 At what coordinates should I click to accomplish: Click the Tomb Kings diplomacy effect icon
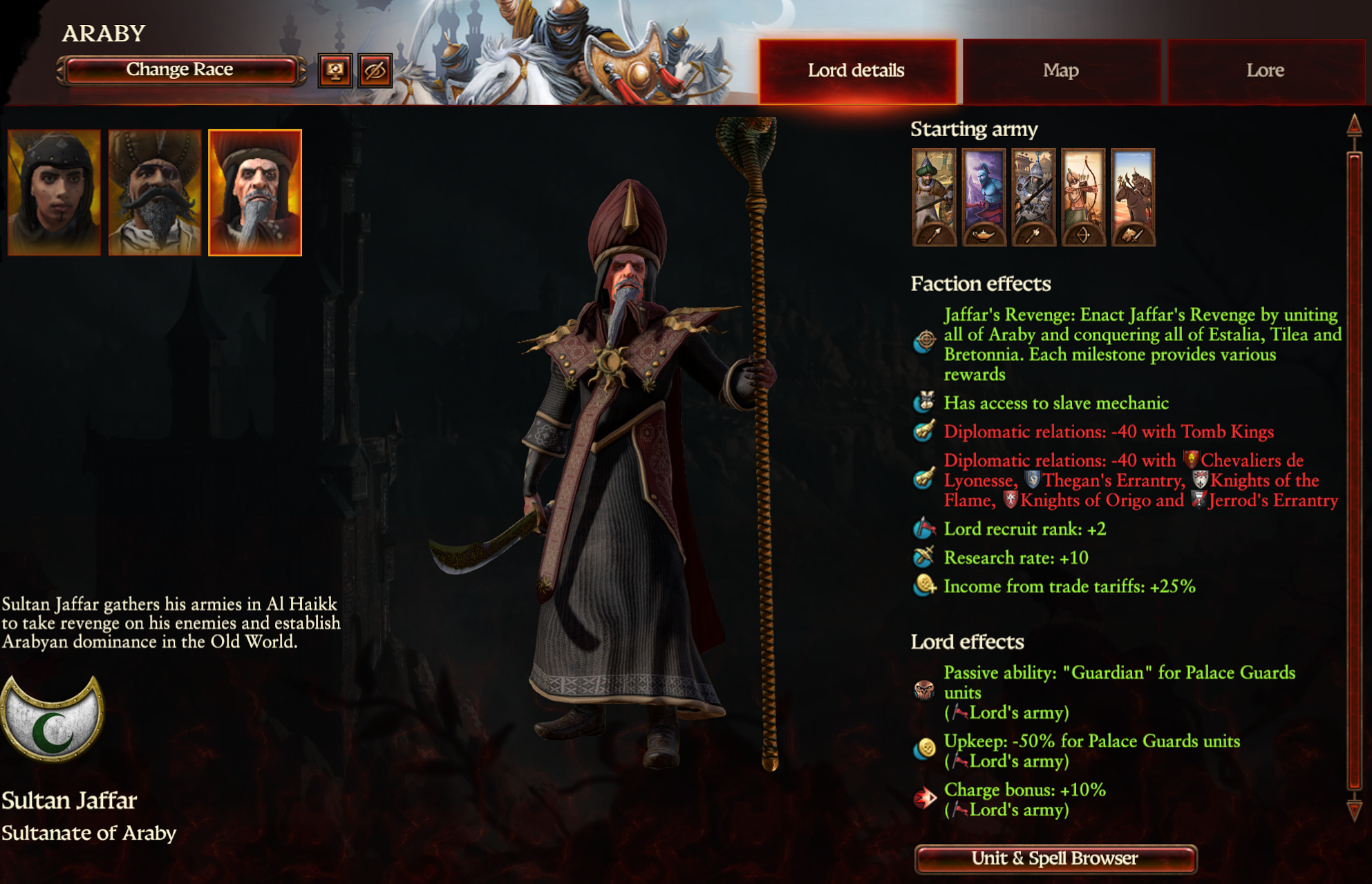[x=924, y=431]
